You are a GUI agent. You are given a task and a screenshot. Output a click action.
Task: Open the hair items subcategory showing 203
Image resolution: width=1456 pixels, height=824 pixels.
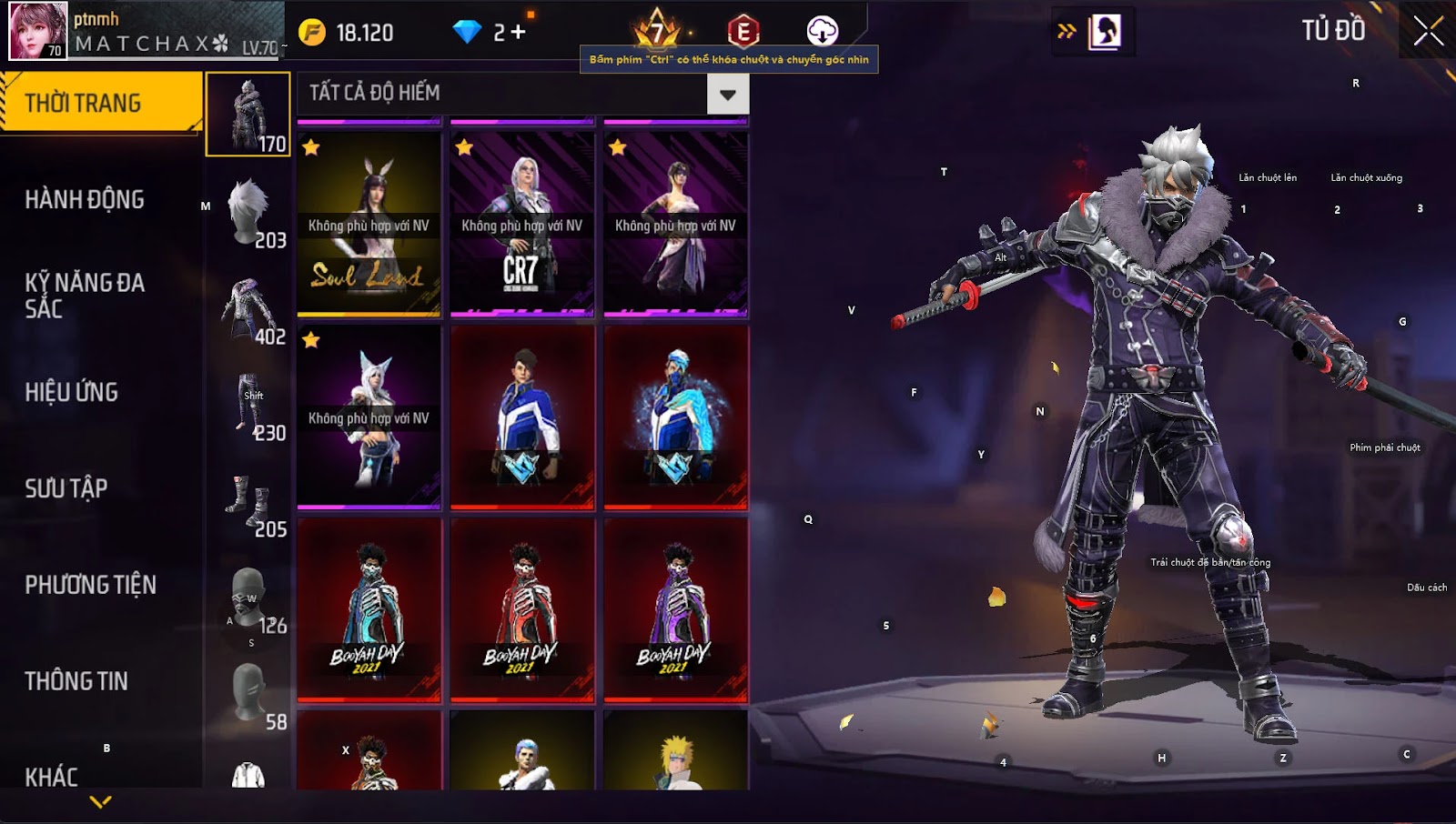(249, 213)
